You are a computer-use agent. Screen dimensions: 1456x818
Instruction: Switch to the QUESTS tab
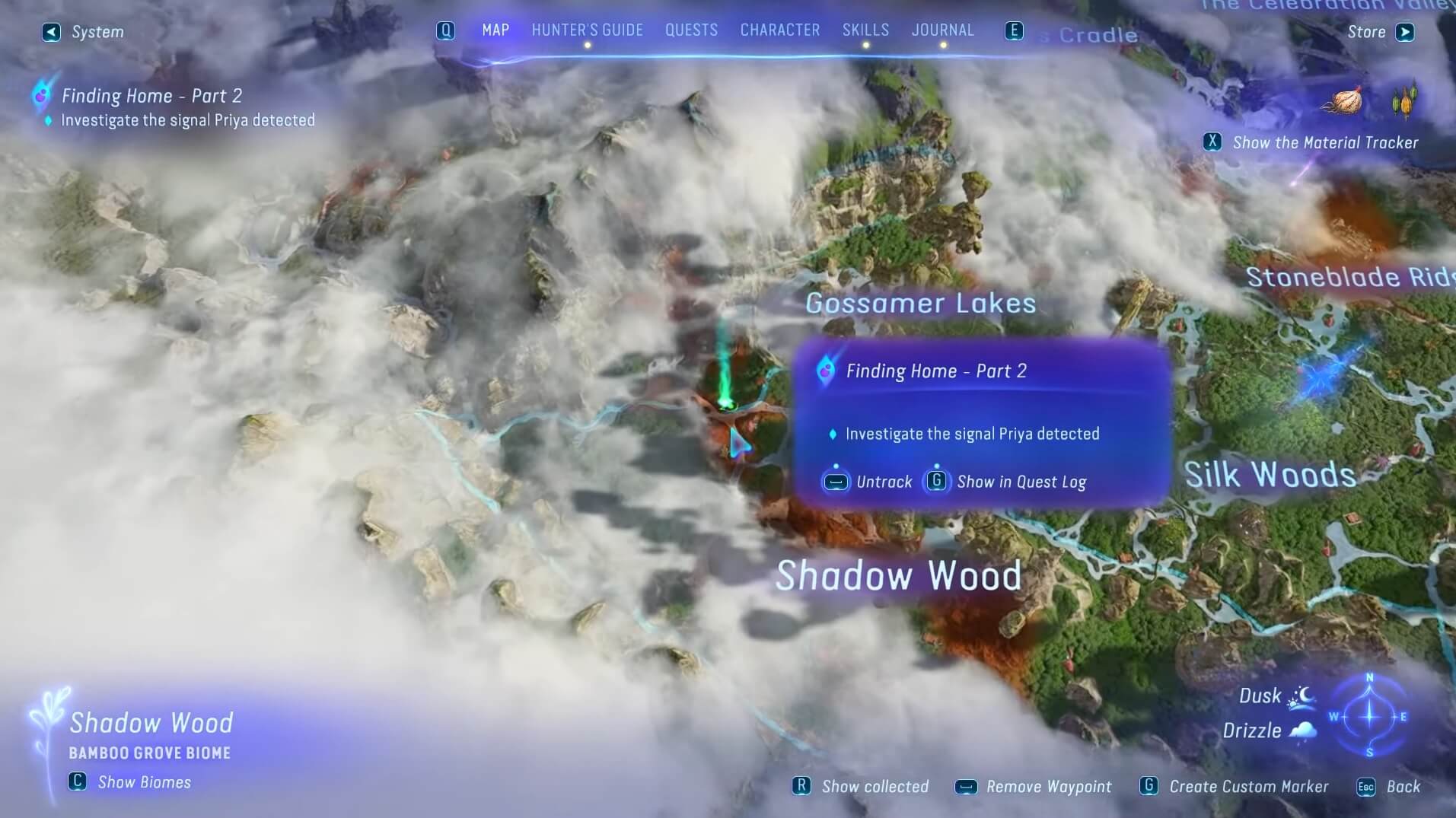click(x=690, y=30)
